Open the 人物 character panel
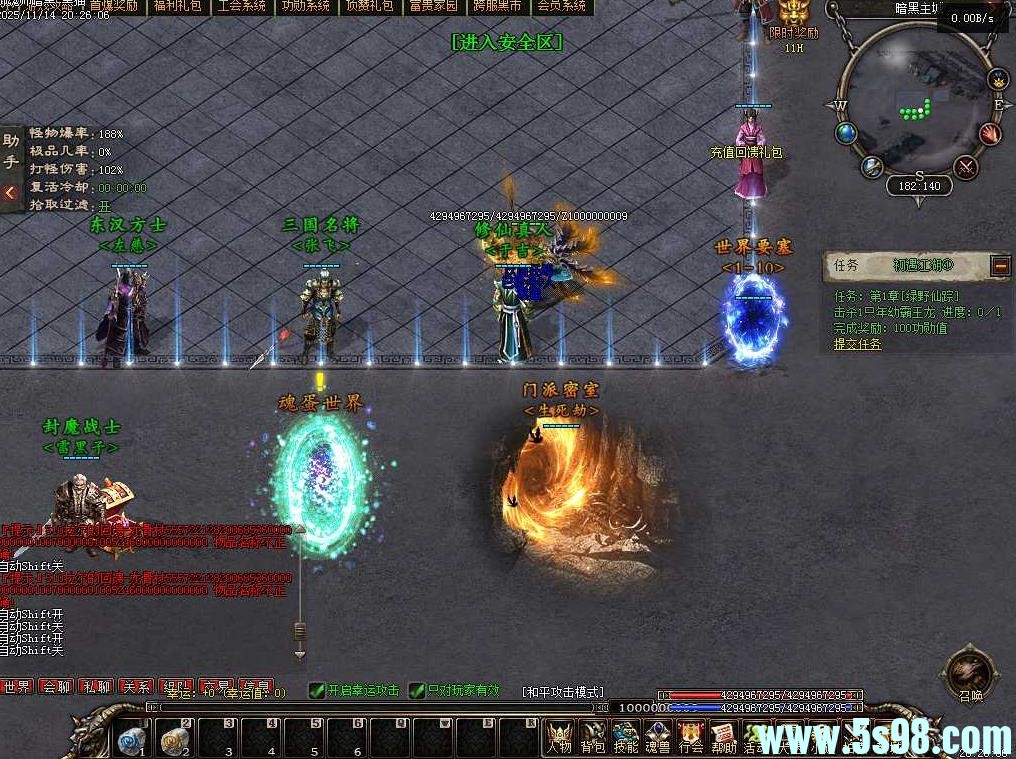The width and height of the screenshot is (1016, 759). (560, 738)
